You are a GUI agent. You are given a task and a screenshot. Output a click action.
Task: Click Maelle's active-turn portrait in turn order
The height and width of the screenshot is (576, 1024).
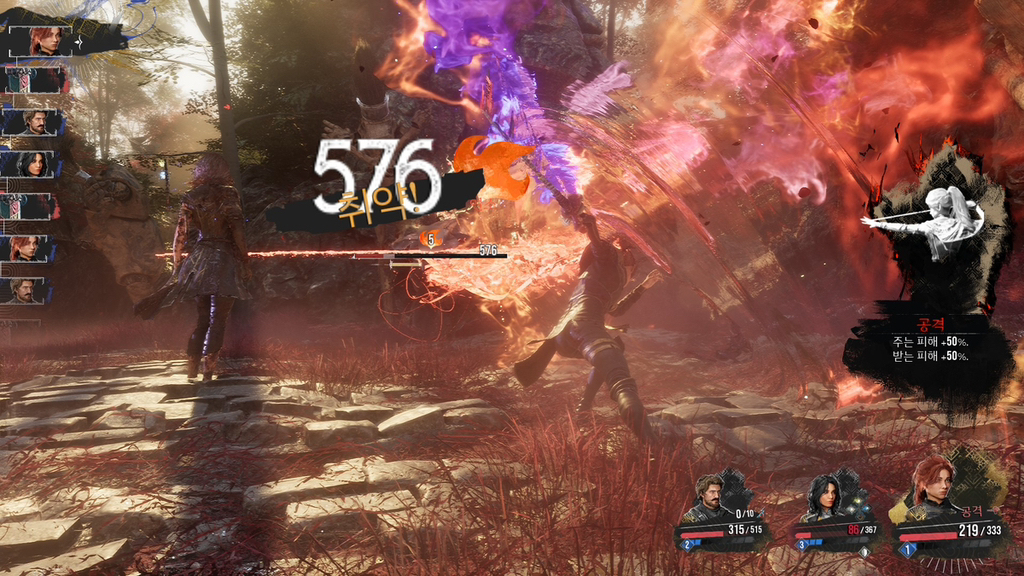pyautogui.click(x=42, y=40)
